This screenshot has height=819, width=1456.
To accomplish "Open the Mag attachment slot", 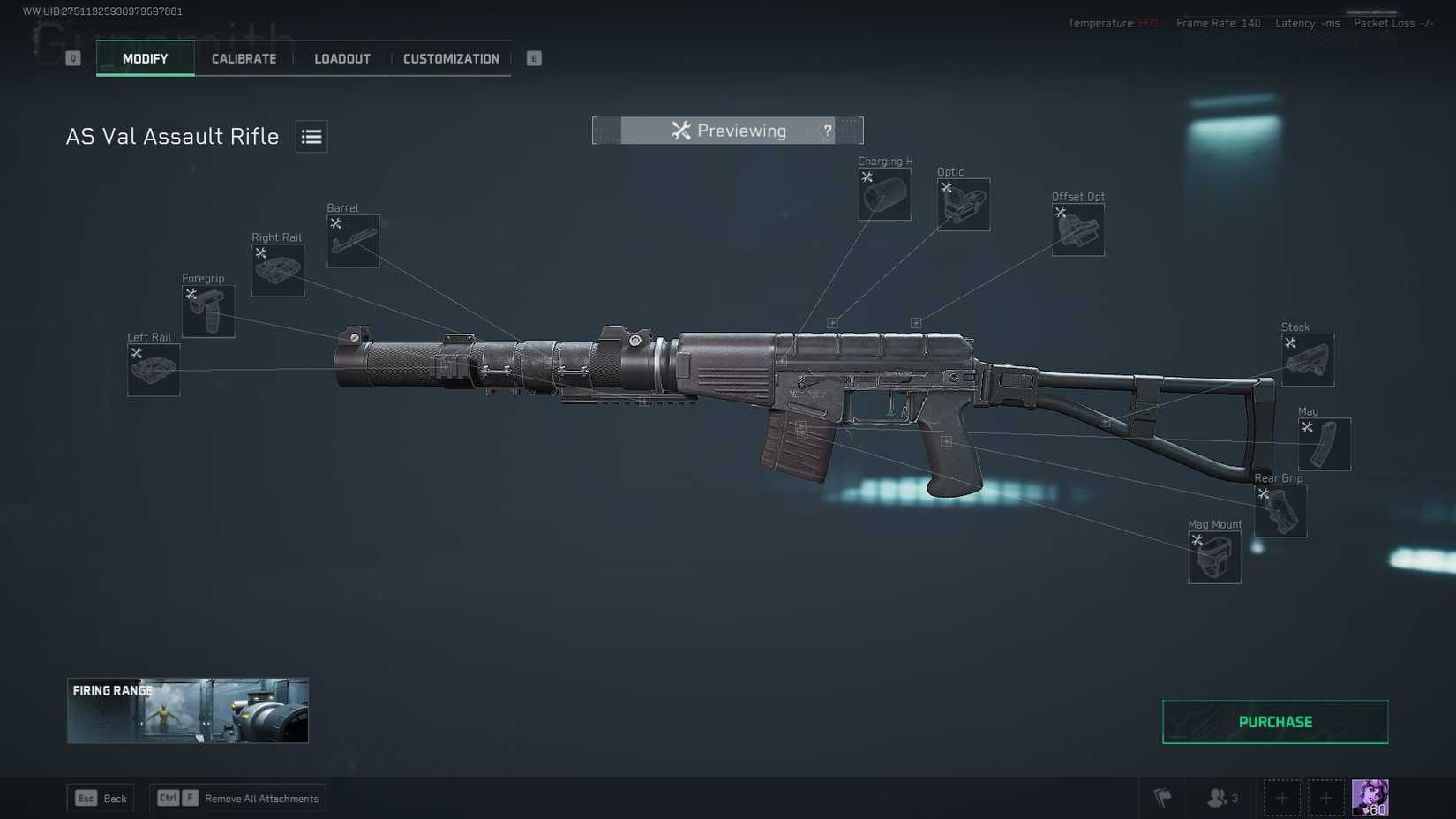I will point(1325,444).
